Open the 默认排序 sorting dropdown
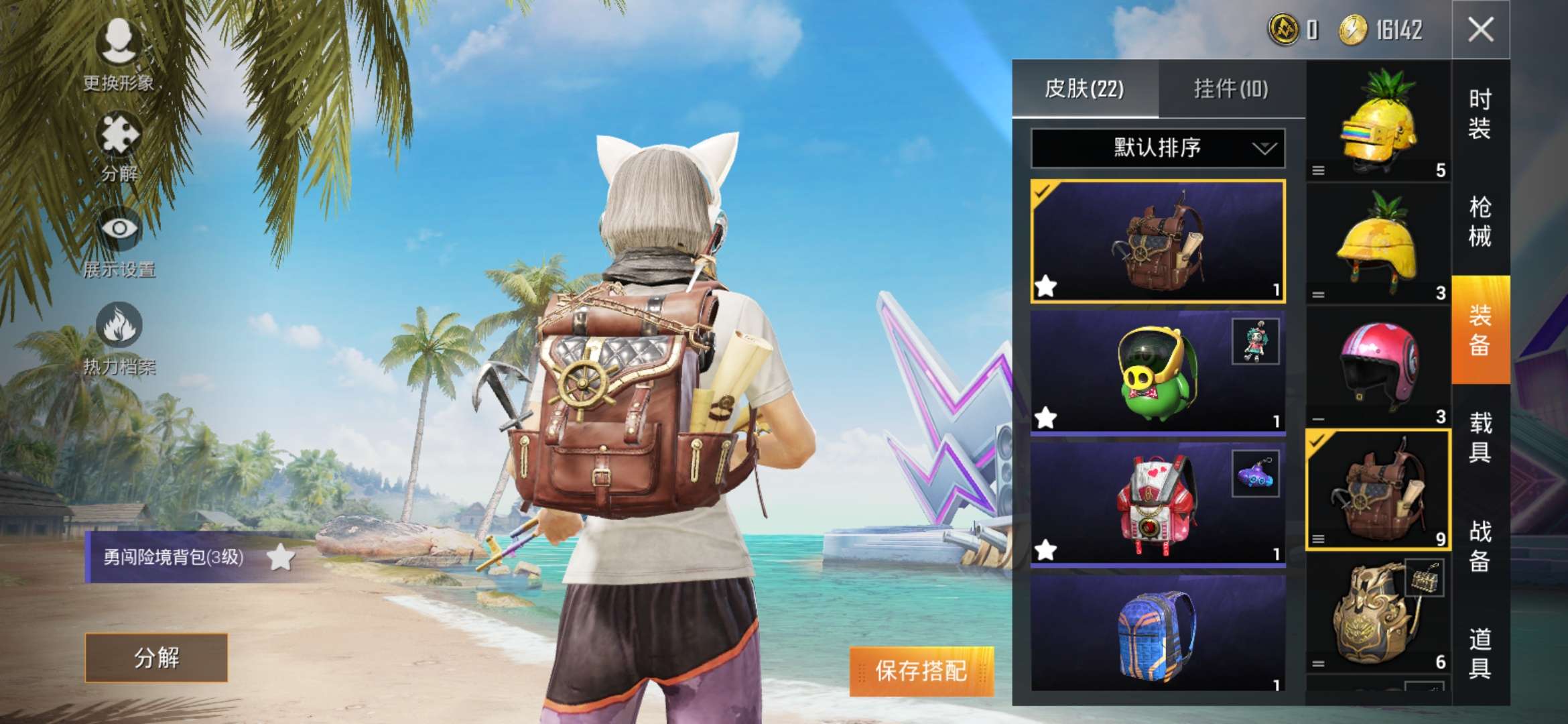 pyautogui.click(x=1156, y=149)
